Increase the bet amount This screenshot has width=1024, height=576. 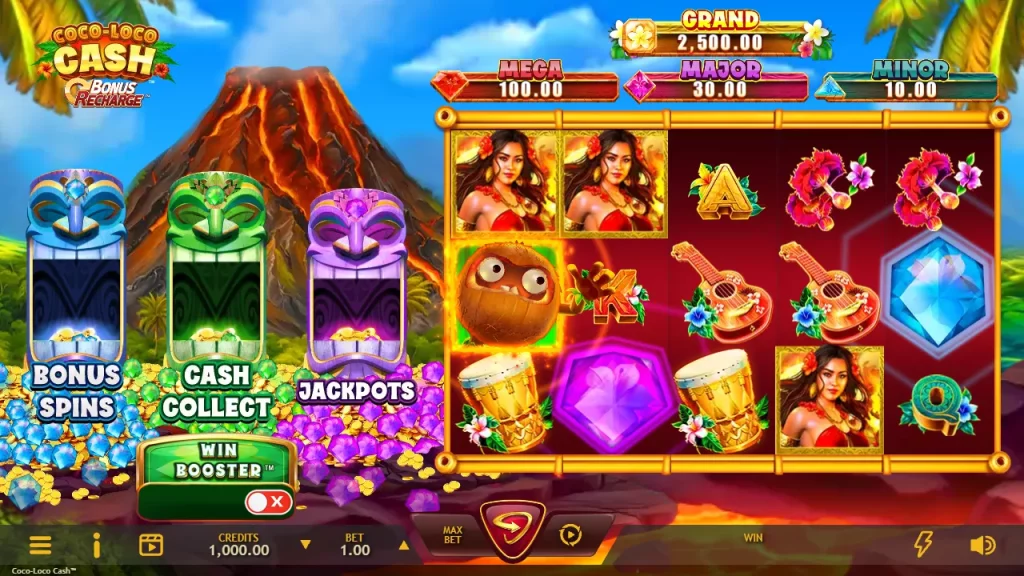404,546
